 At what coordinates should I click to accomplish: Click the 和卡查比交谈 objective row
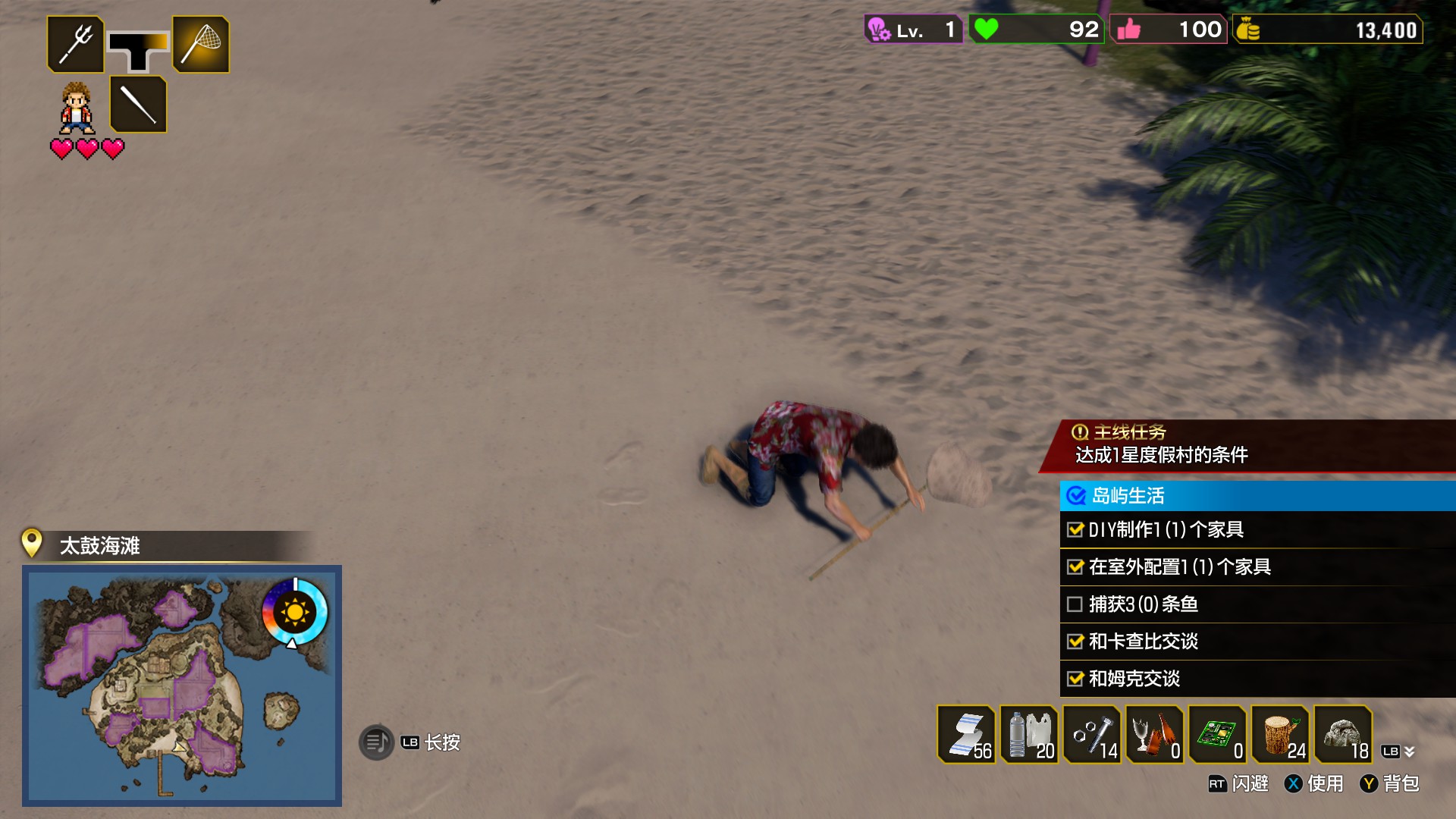tap(1257, 641)
